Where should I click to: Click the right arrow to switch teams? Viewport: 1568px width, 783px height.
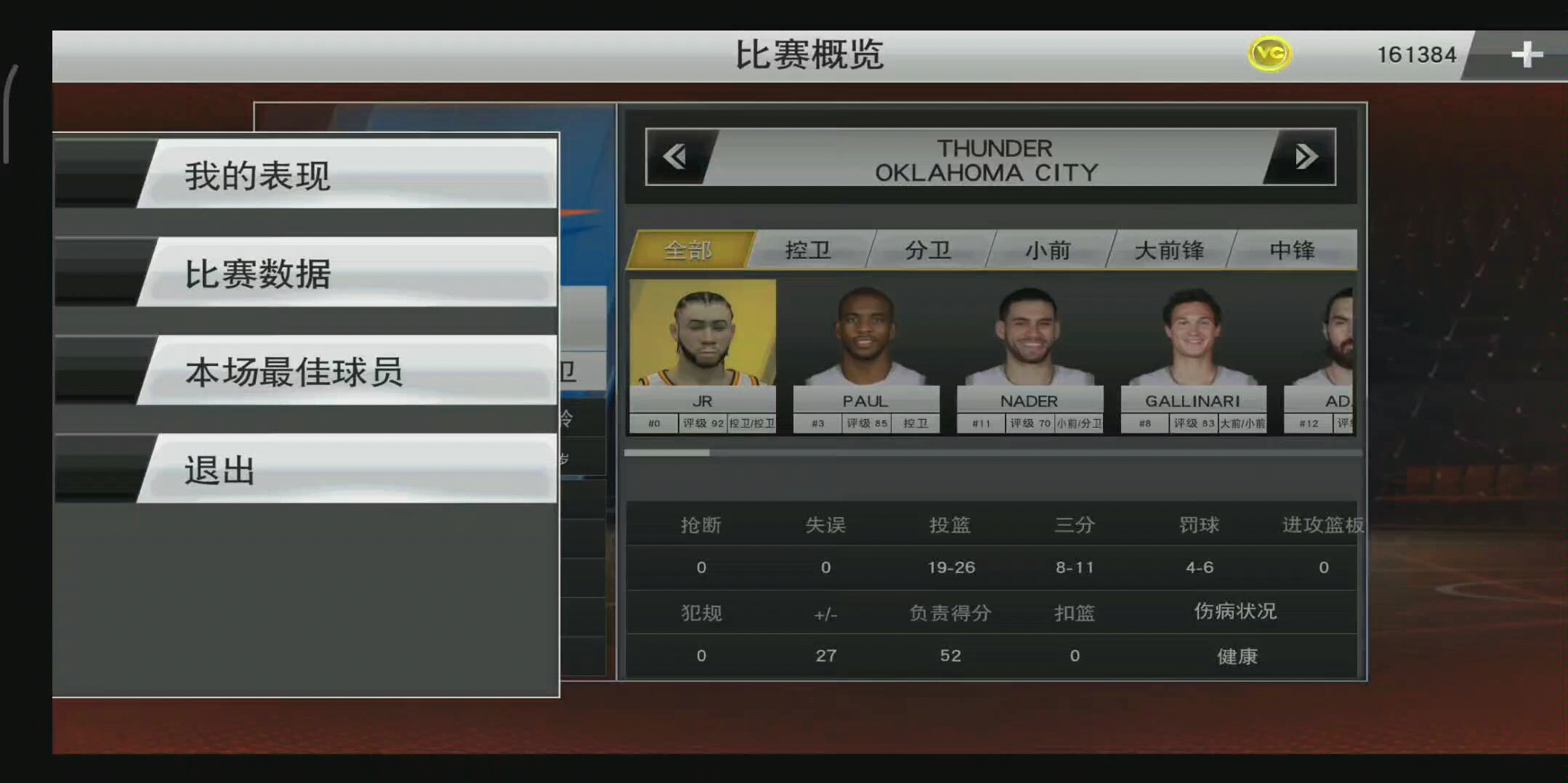[1306, 156]
